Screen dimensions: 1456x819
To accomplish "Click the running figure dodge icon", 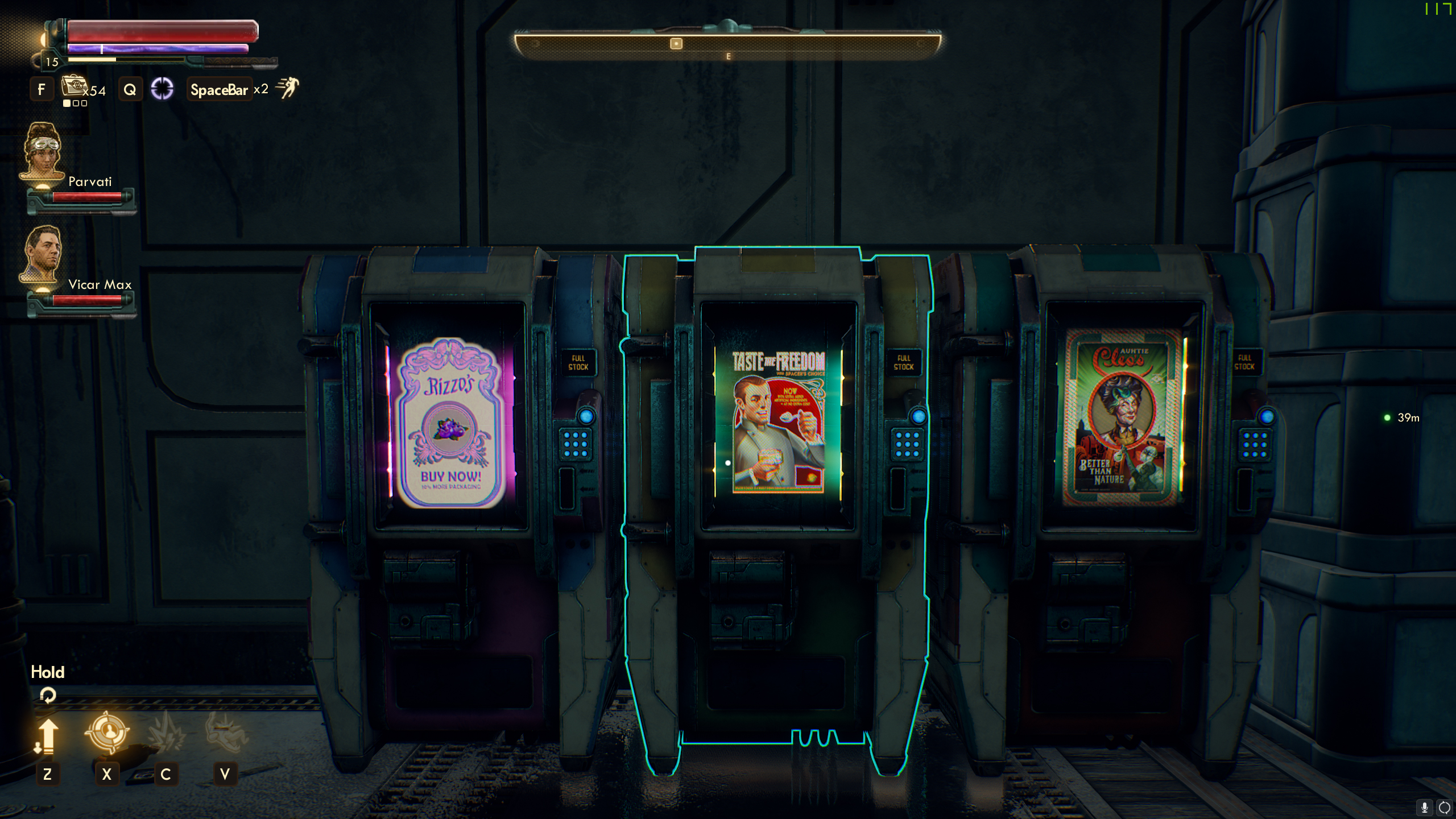I will coord(287,89).
